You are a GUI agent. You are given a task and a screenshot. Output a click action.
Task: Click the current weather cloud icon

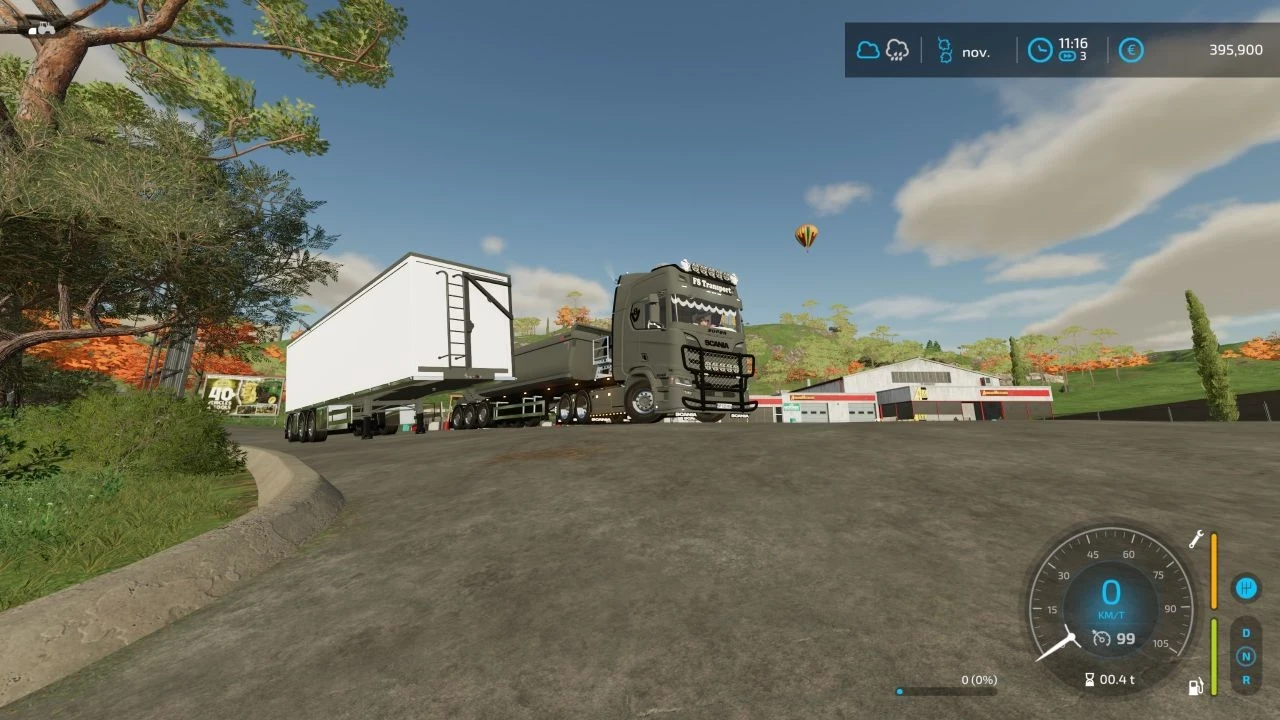pyautogui.click(x=866, y=50)
